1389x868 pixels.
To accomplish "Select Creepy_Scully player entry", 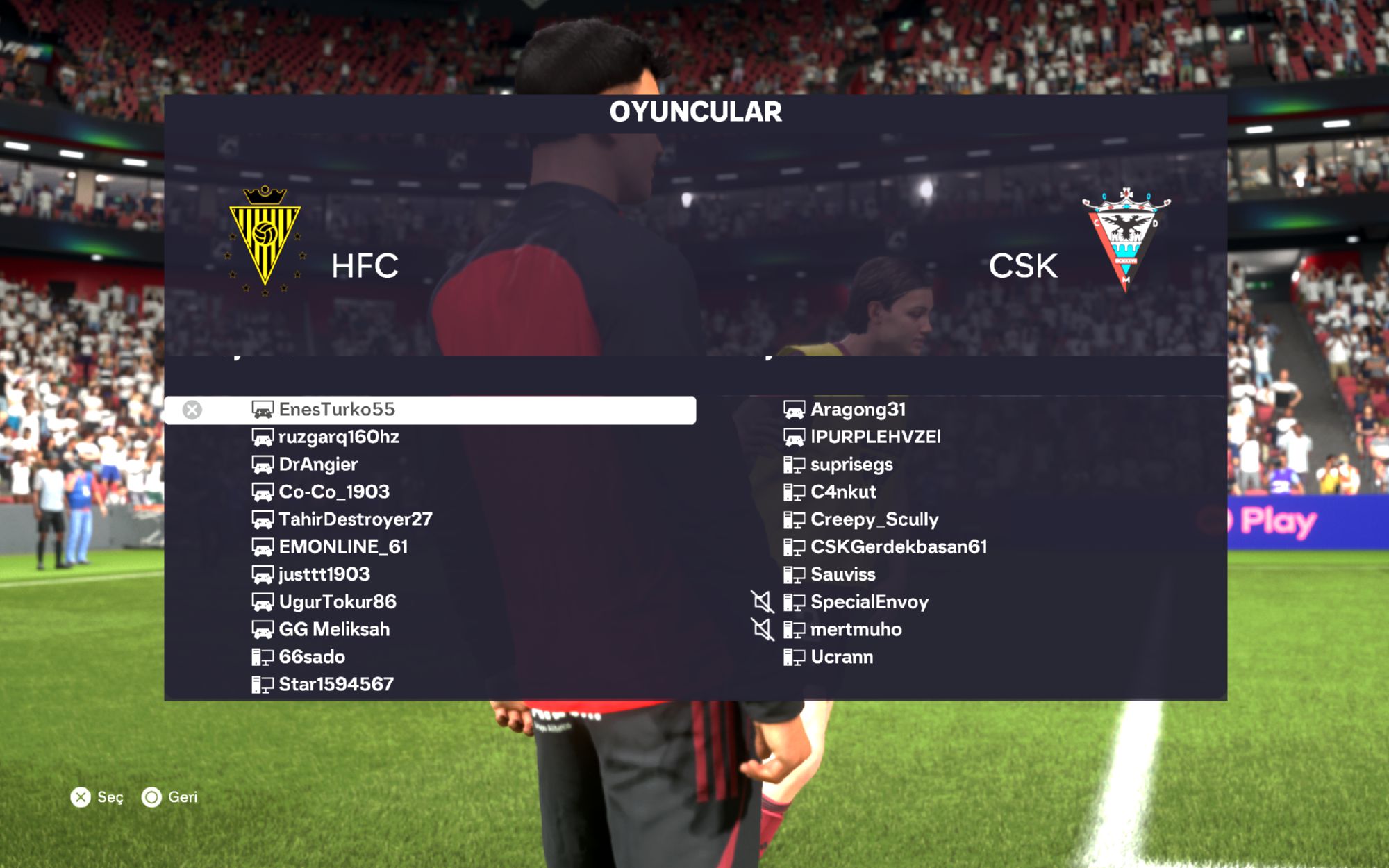I will [x=874, y=519].
